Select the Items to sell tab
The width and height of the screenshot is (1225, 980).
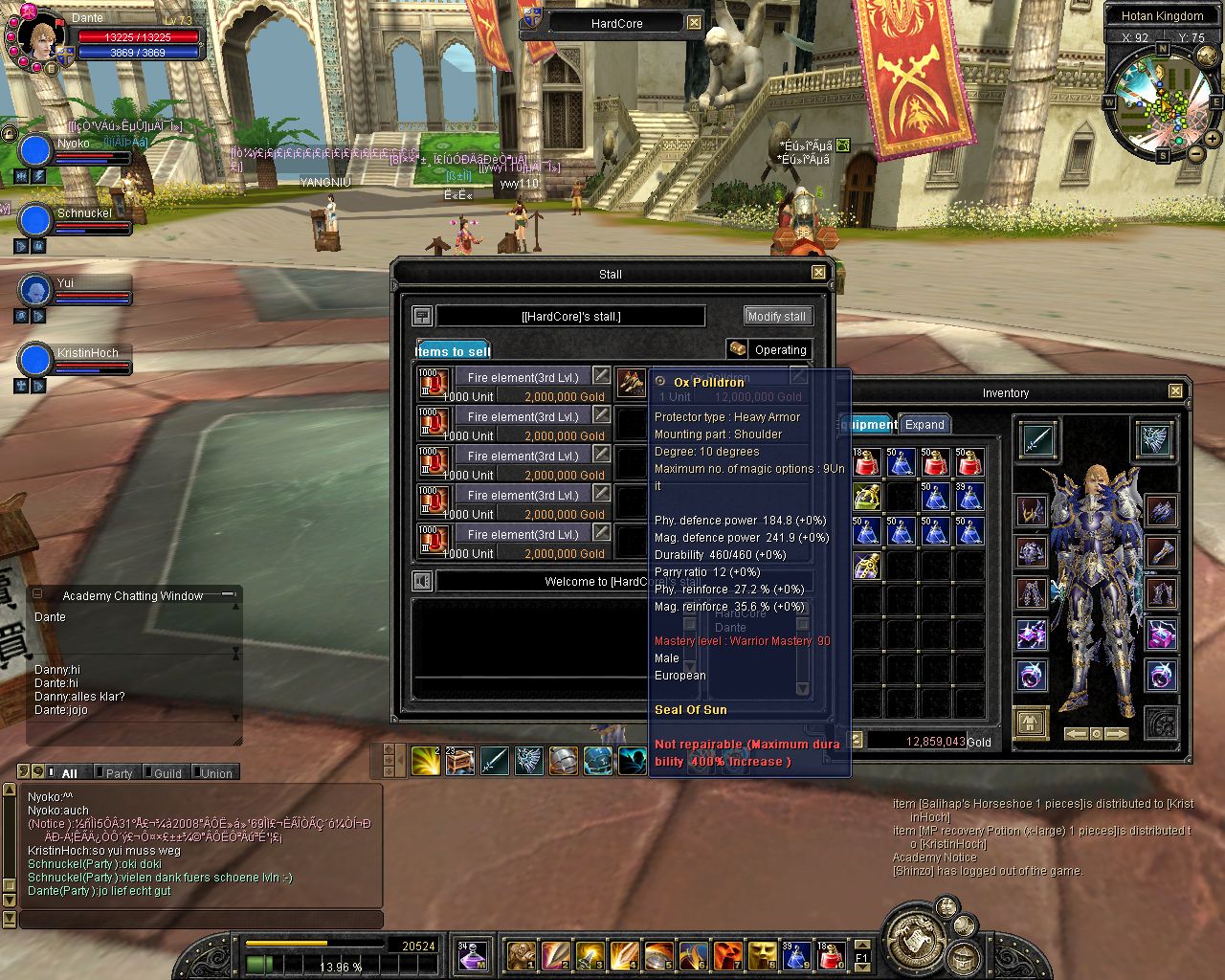click(453, 351)
